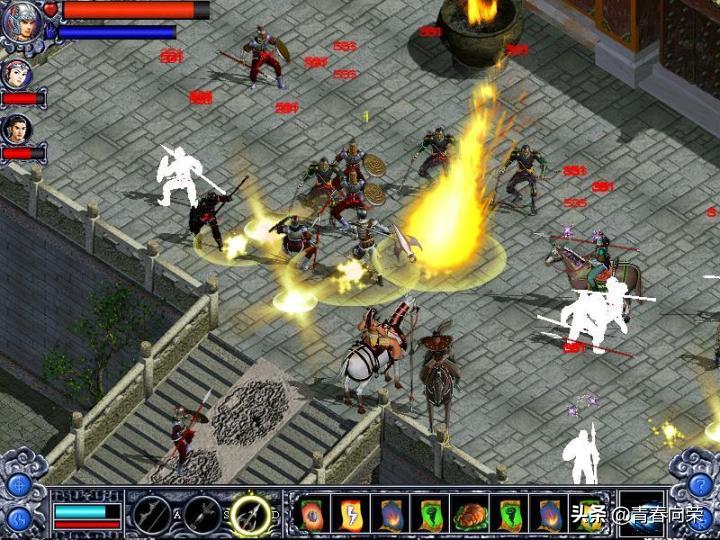
Task: Use the lightning bolt scroll in hotbar
Action: (350, 514)
